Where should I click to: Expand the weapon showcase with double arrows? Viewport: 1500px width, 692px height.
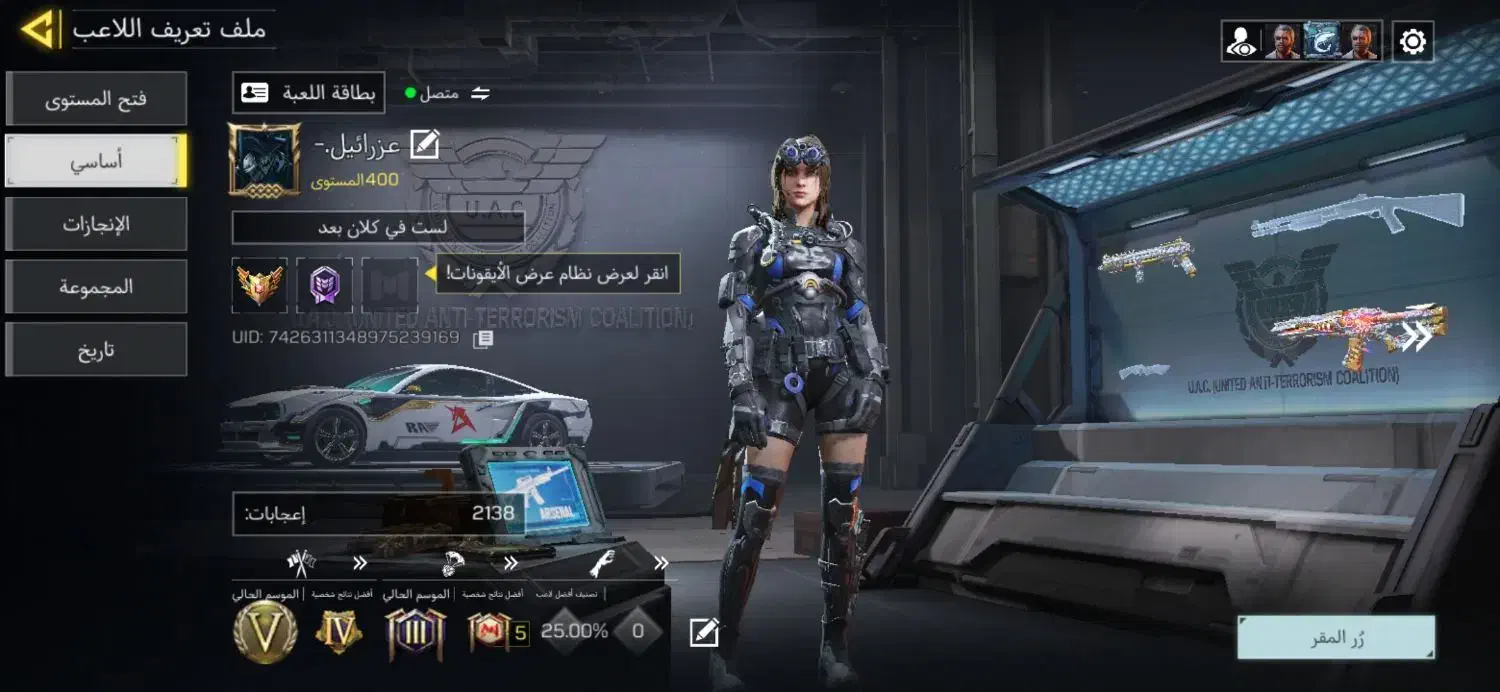[1417, 337]
